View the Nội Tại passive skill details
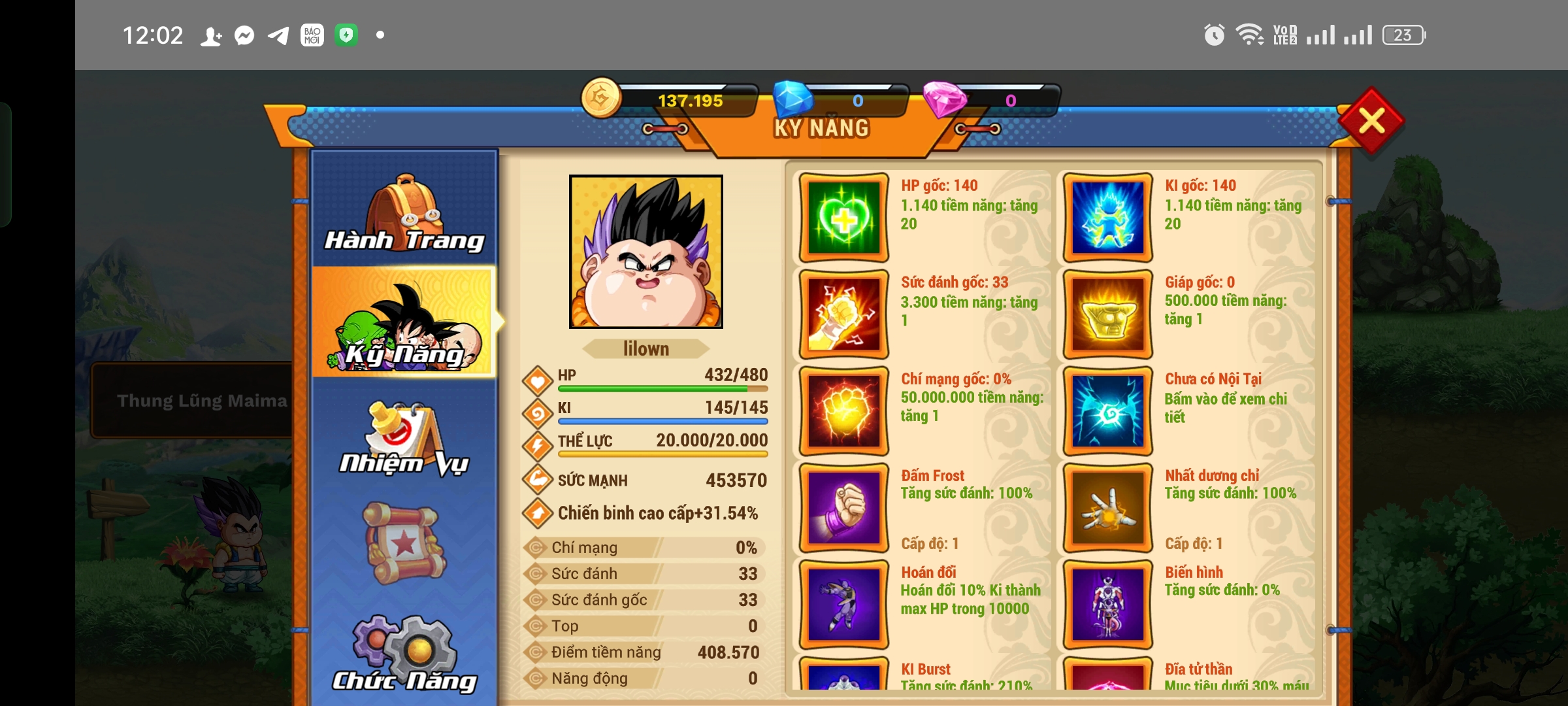 coord(1107,411)
